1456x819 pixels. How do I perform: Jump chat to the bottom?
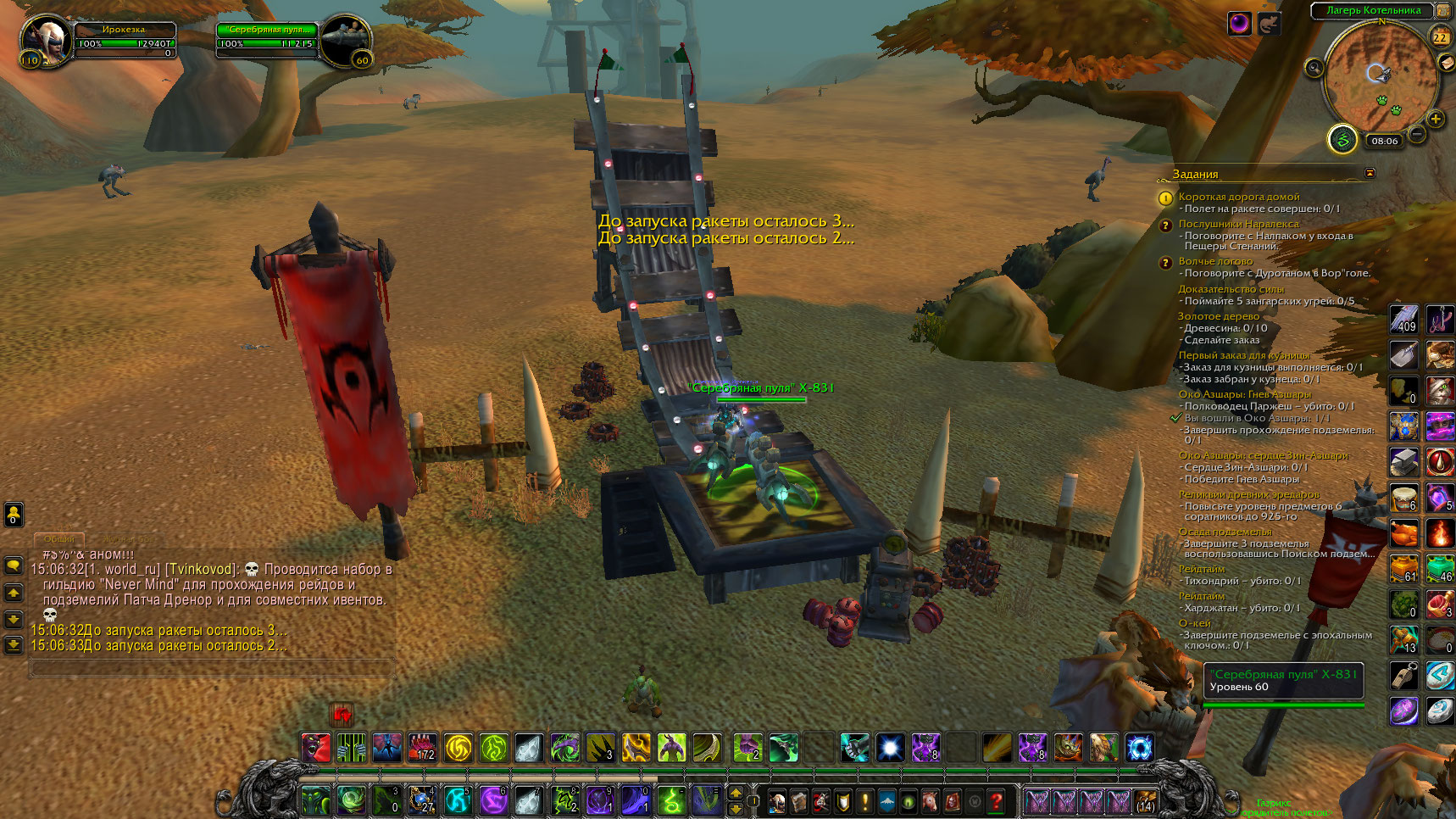coord(14,645)
